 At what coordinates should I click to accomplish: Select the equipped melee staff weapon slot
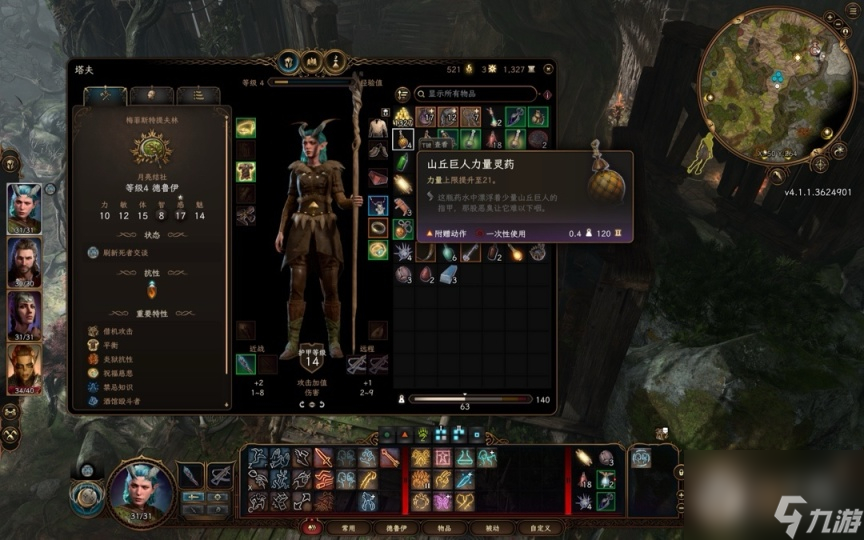point(246,364)
